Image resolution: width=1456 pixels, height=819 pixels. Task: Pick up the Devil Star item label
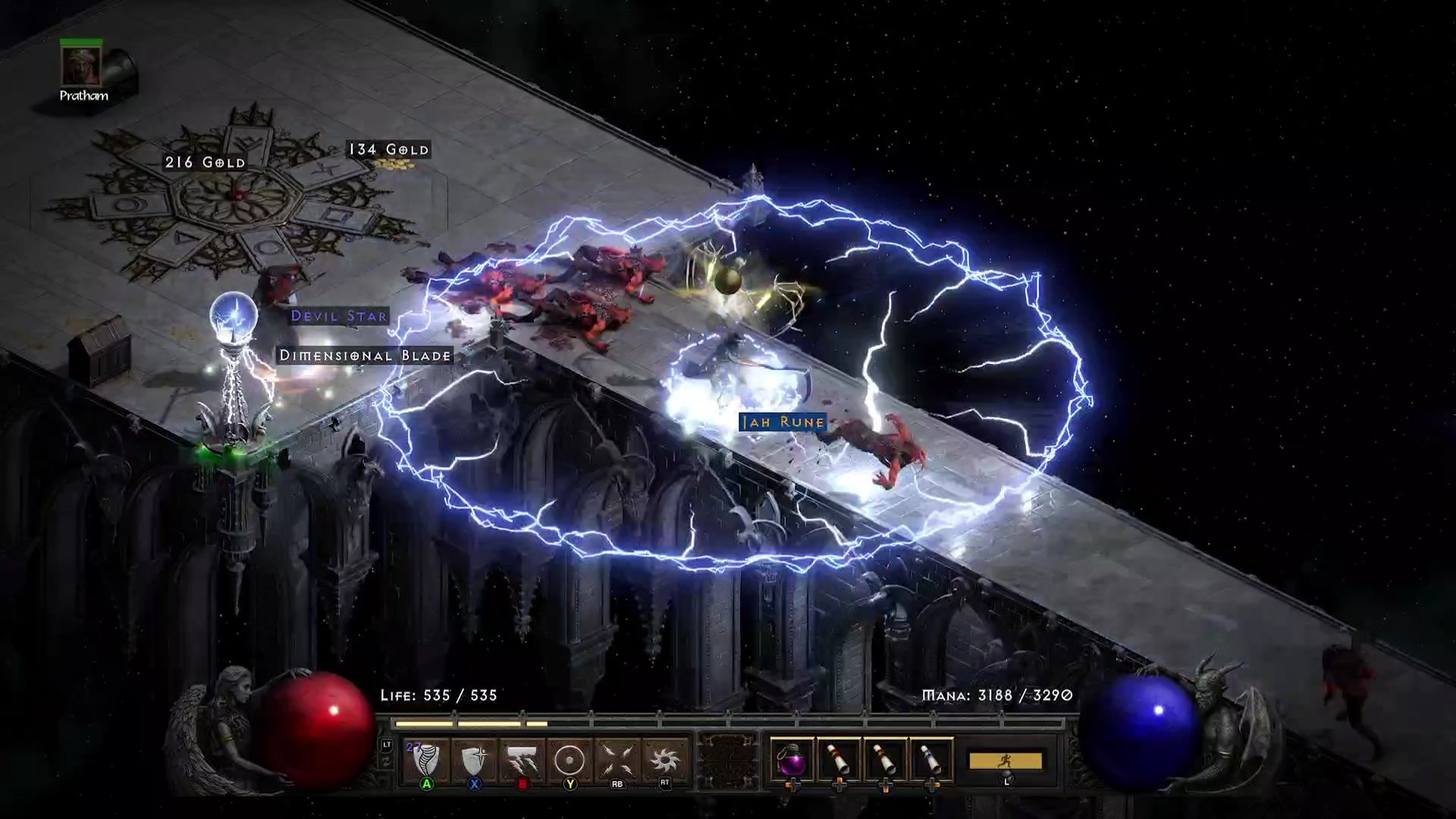click(339, 316)
